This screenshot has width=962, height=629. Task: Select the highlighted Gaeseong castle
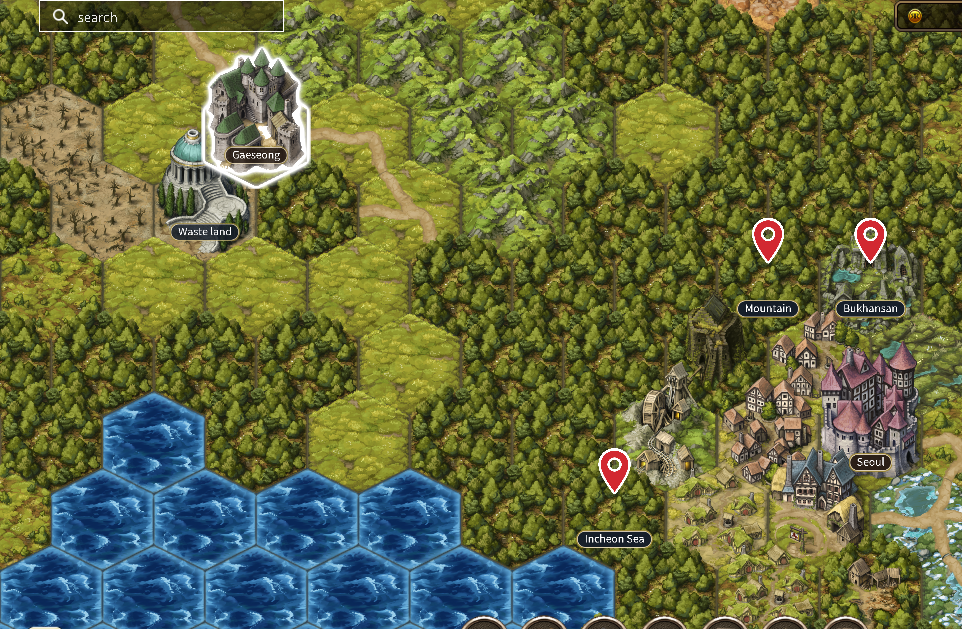pos(255,110)
